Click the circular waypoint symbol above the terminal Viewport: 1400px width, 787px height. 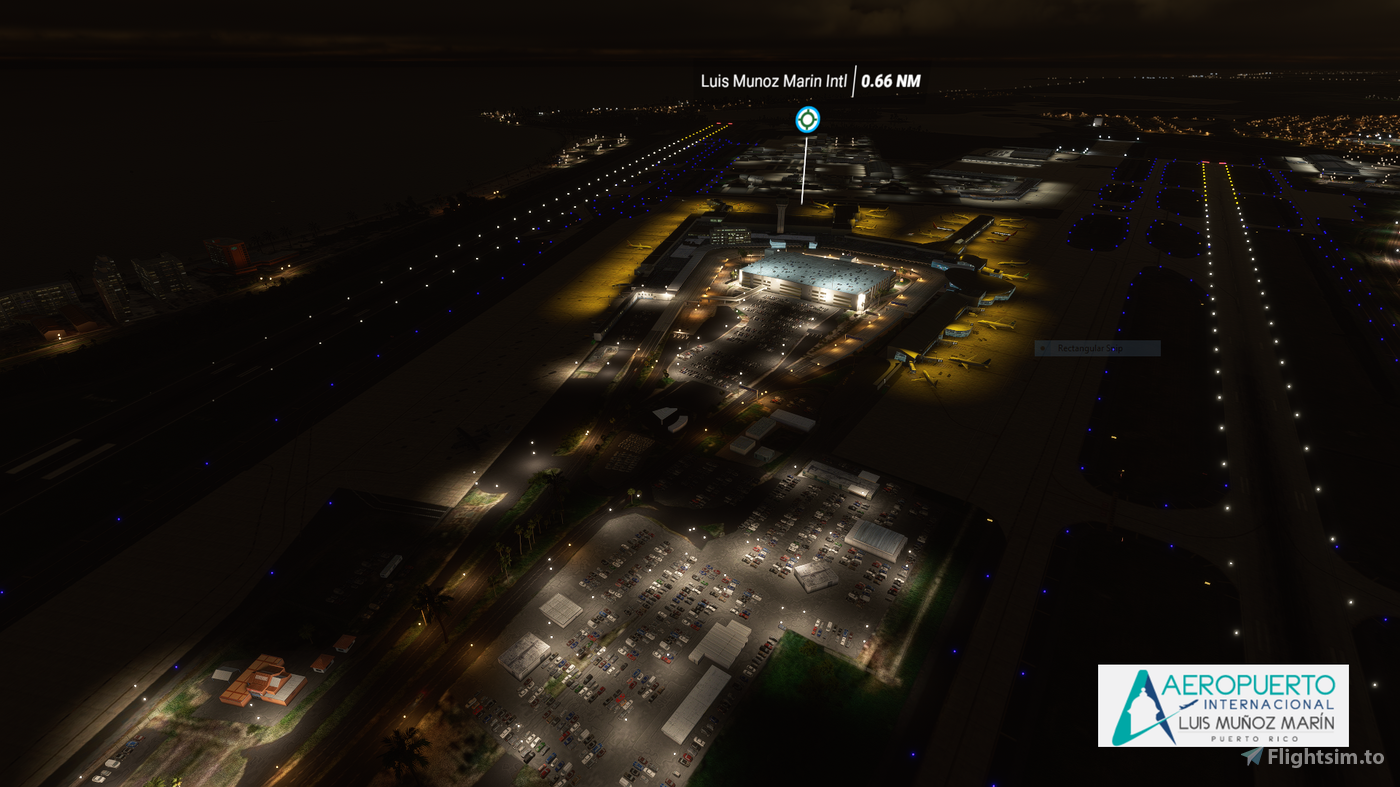coord(807,119)
